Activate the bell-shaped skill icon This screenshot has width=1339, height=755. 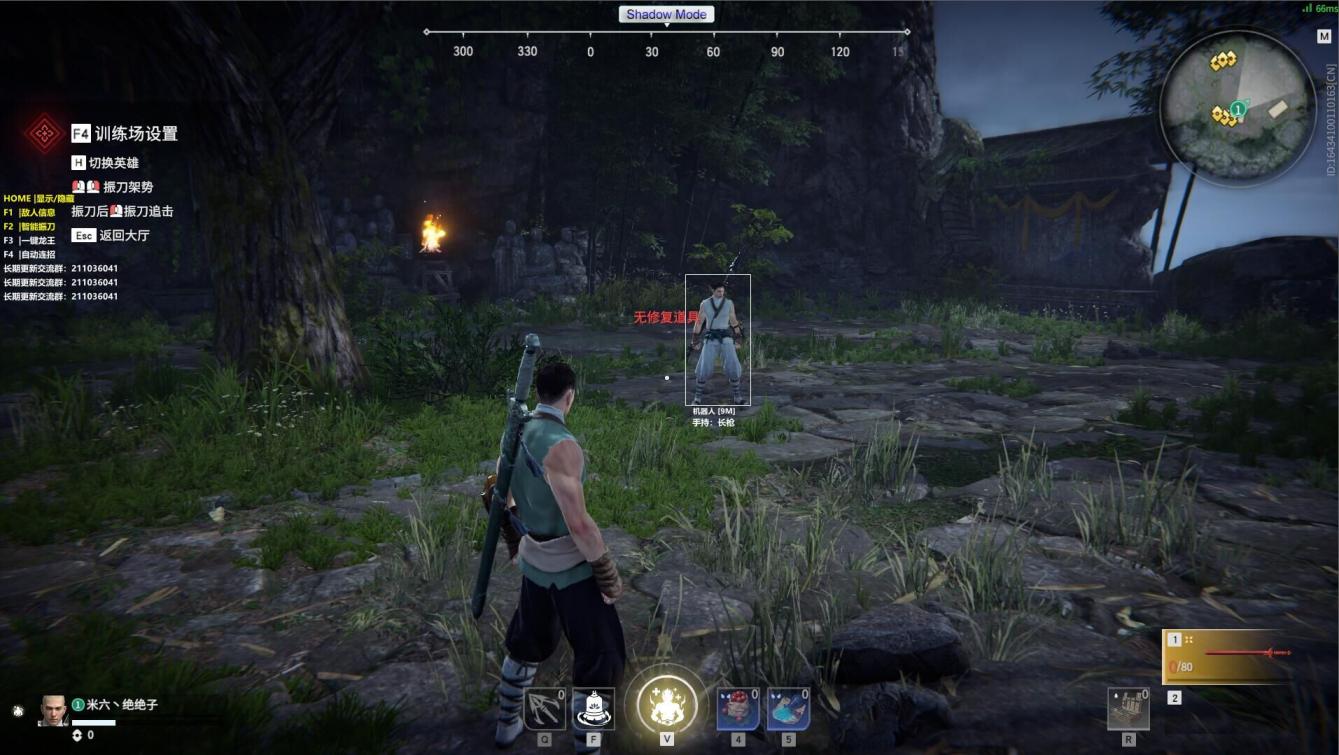pos(593,709)
